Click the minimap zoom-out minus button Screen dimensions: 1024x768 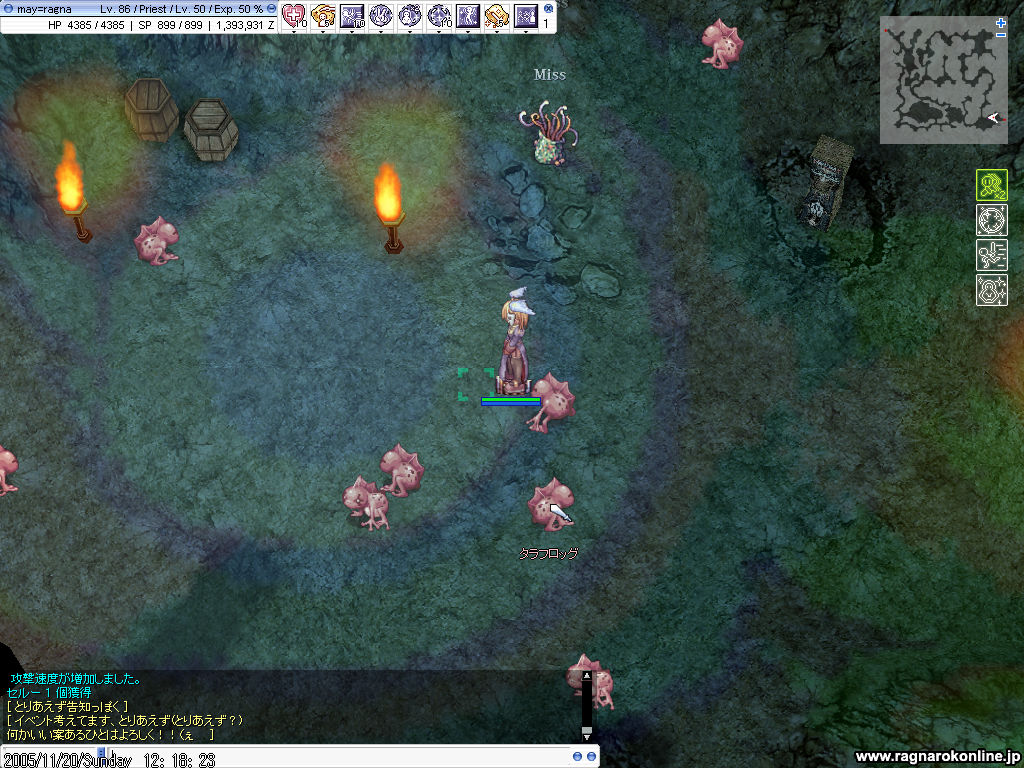click(x=1001, y=35)
